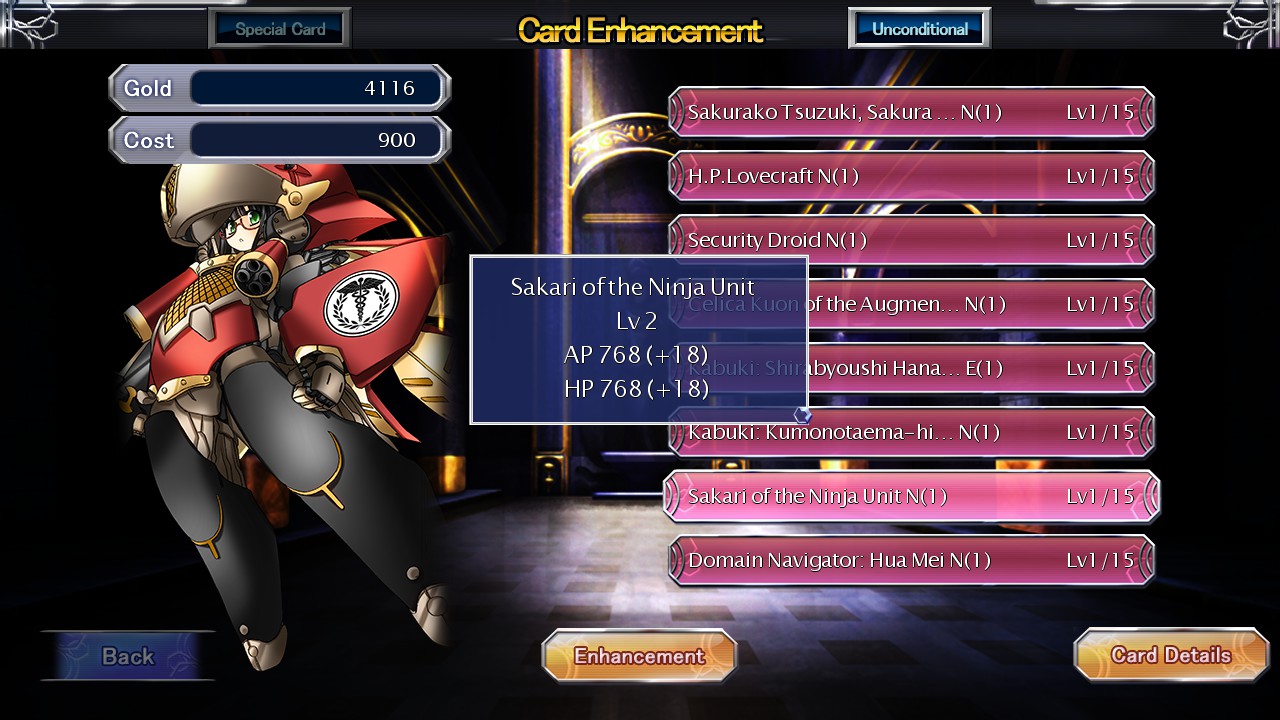Viewport: 1280px width, 720px height.
Task: Select the Sakurako Tsuzuki, Sakura card entry
Action: (911, 111)
